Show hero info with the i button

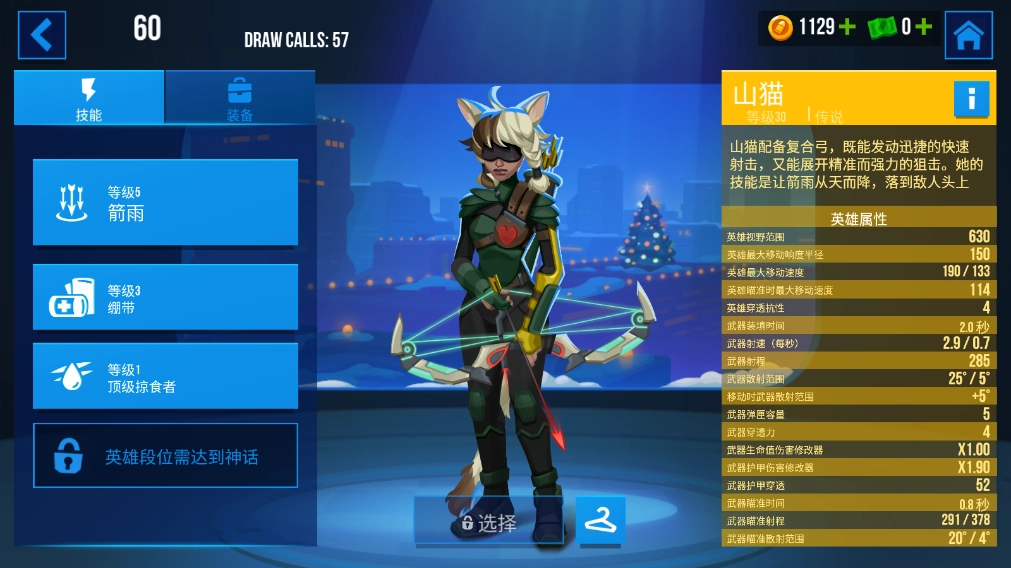970,98
